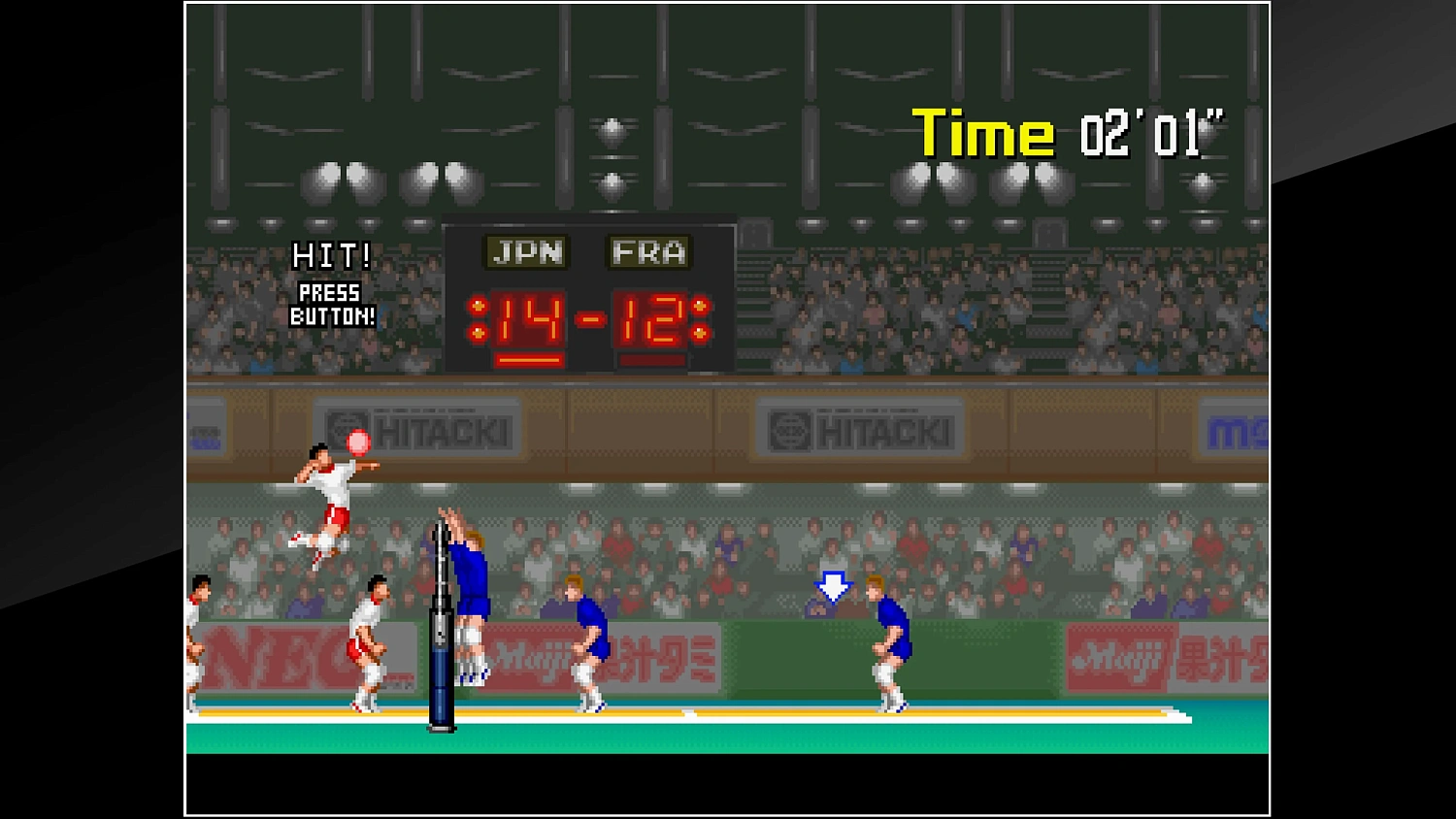Click the PRESS BUTTON! prompt
This screenshot has height=819, width=1456.
[x=331, y=303]
